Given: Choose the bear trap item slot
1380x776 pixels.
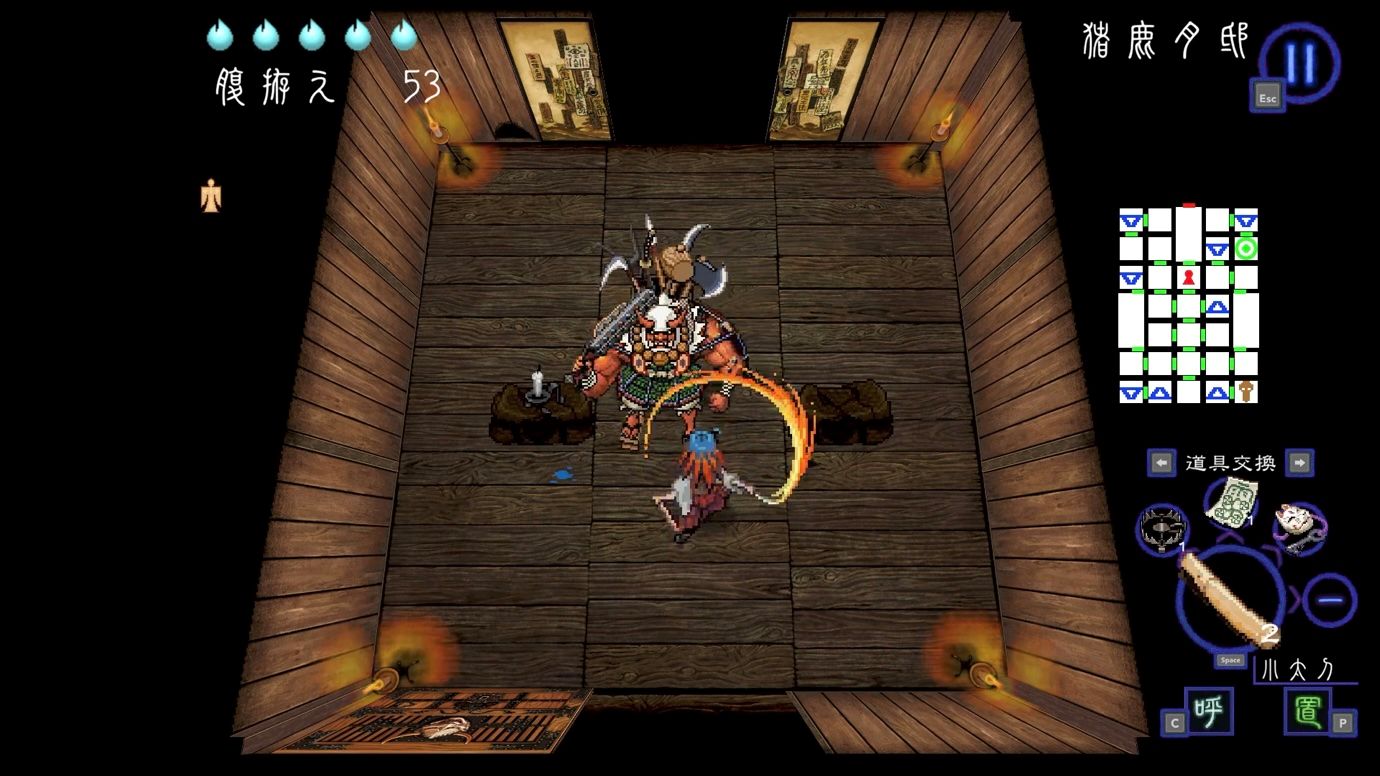Looking at the screenshot, I should coord(1162,528).
